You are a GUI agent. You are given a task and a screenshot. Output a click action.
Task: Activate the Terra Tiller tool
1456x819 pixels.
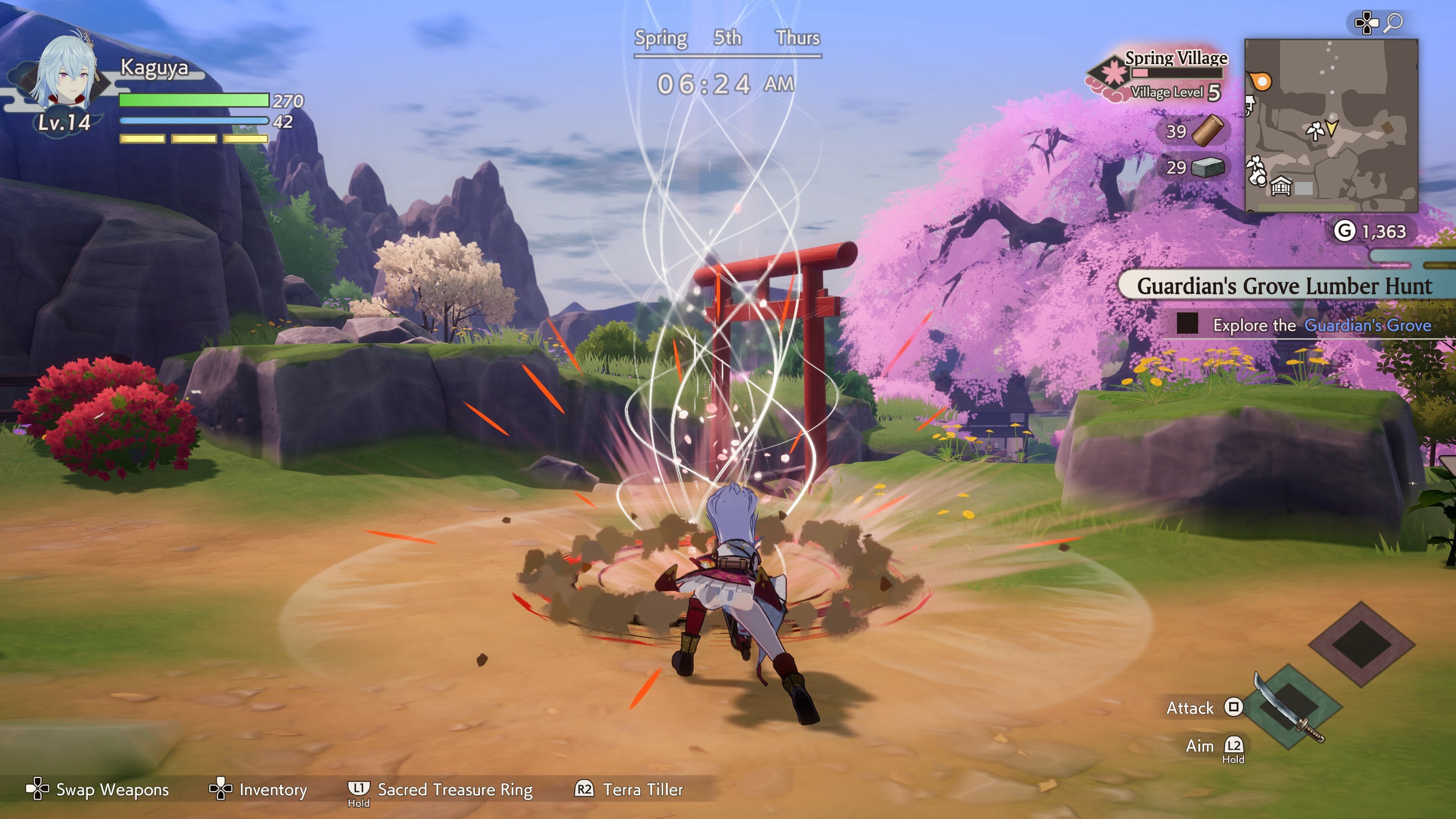(x=643, y=789)
